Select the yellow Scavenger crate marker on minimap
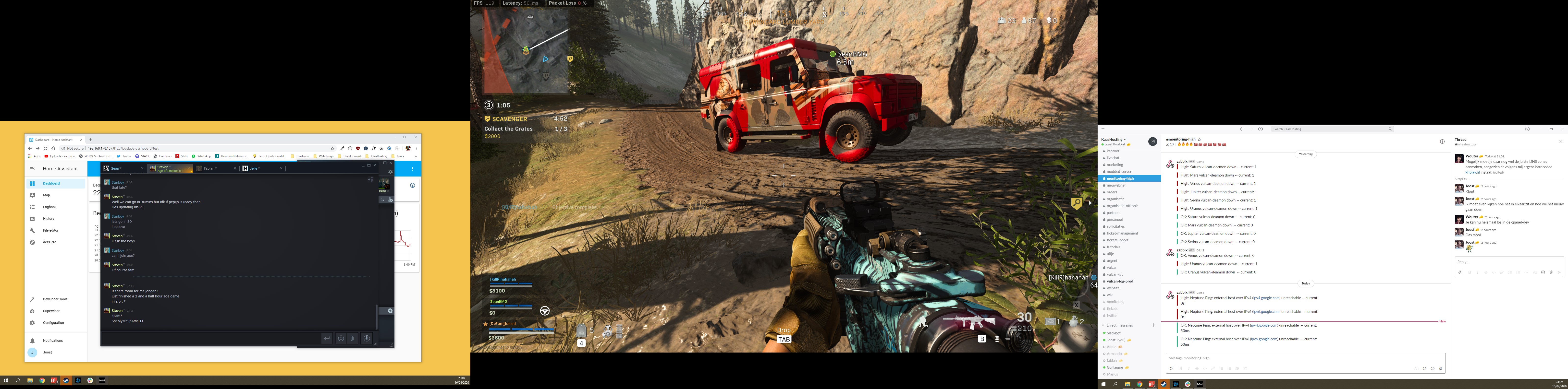This screenshot has height=389, width=1568. (x=570, y=59)
